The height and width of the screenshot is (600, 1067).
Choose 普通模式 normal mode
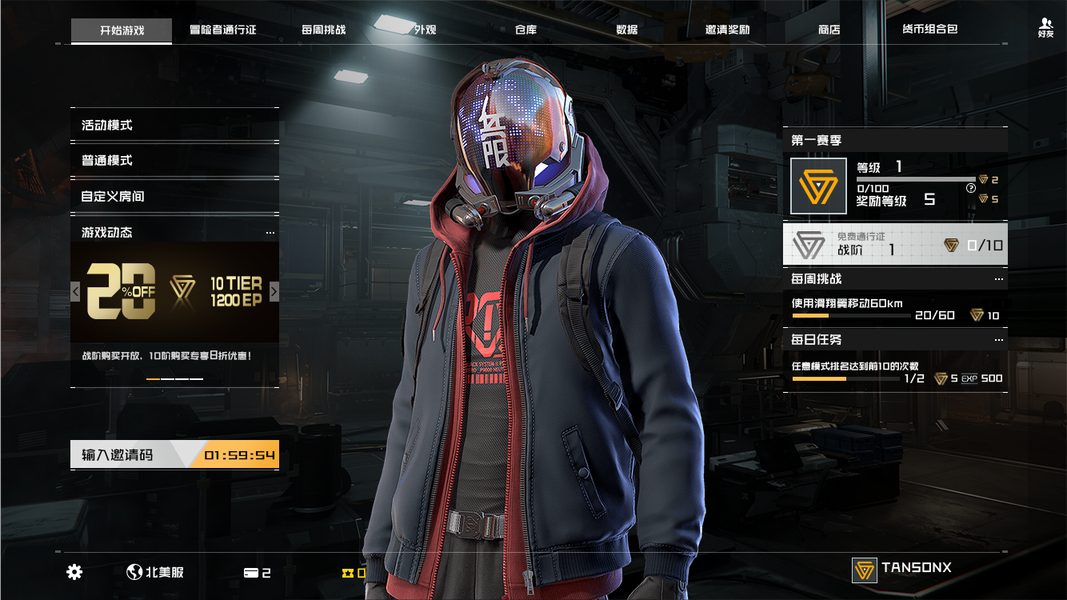[x=174, y=161]
